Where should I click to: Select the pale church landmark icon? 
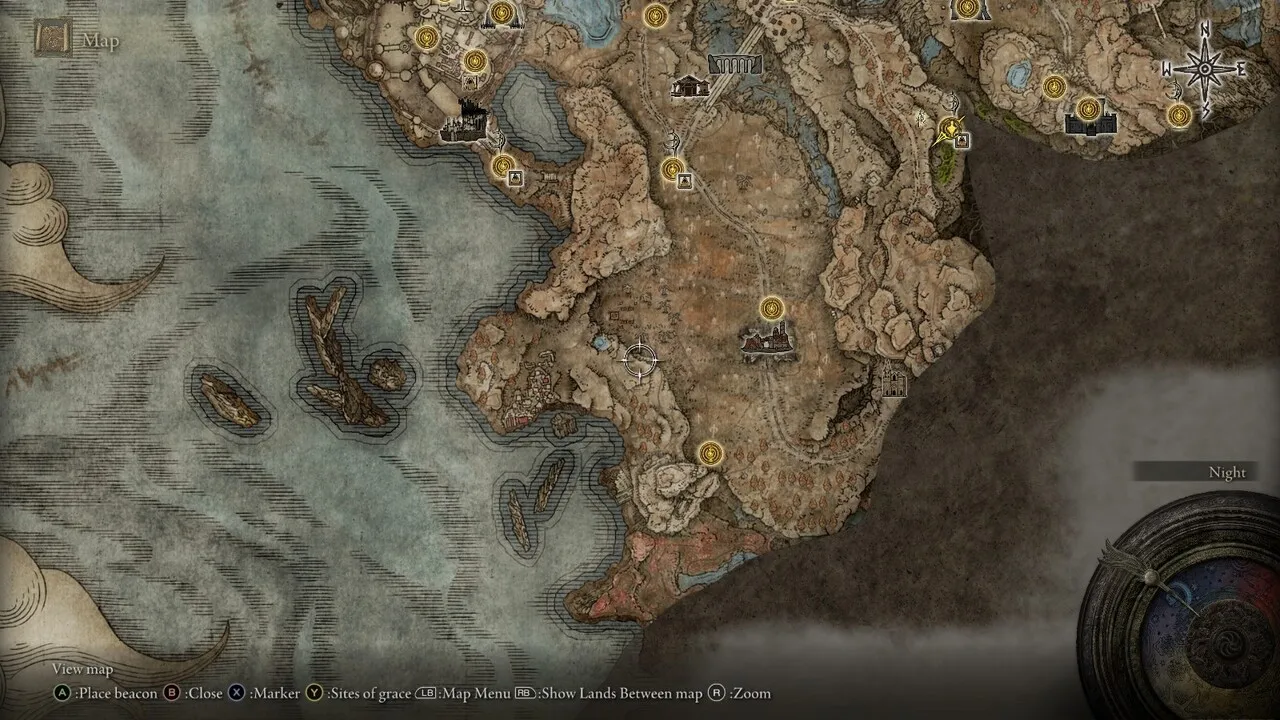tap(892, 380)
